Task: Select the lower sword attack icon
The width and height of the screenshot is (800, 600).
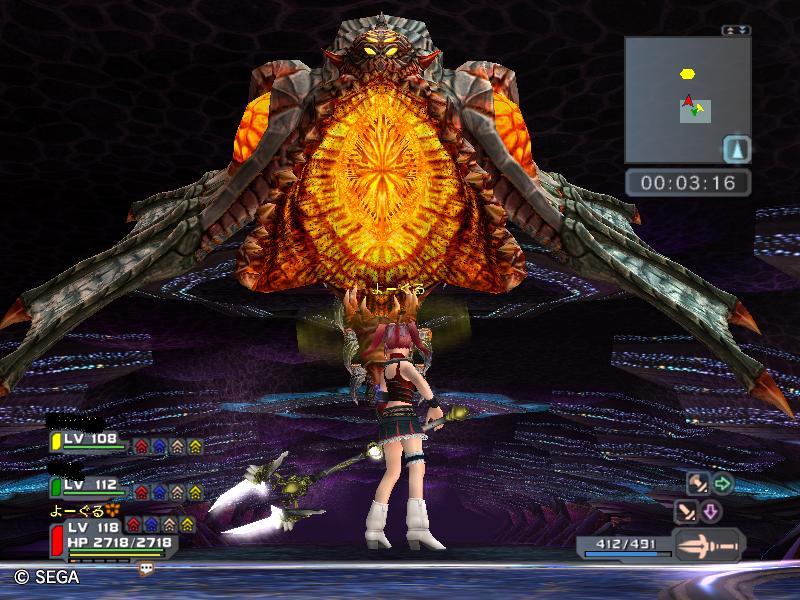Action: 687,513
